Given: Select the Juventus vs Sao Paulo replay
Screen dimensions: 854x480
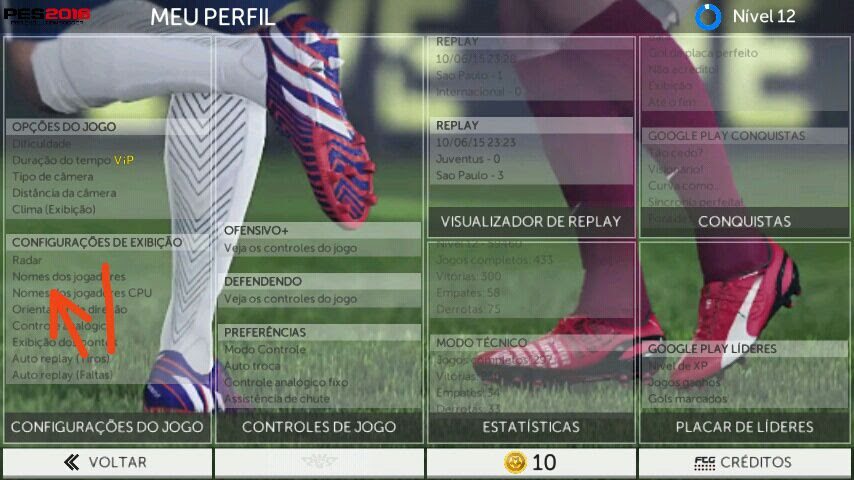Looking at the screenshot, I should [531, 159].
